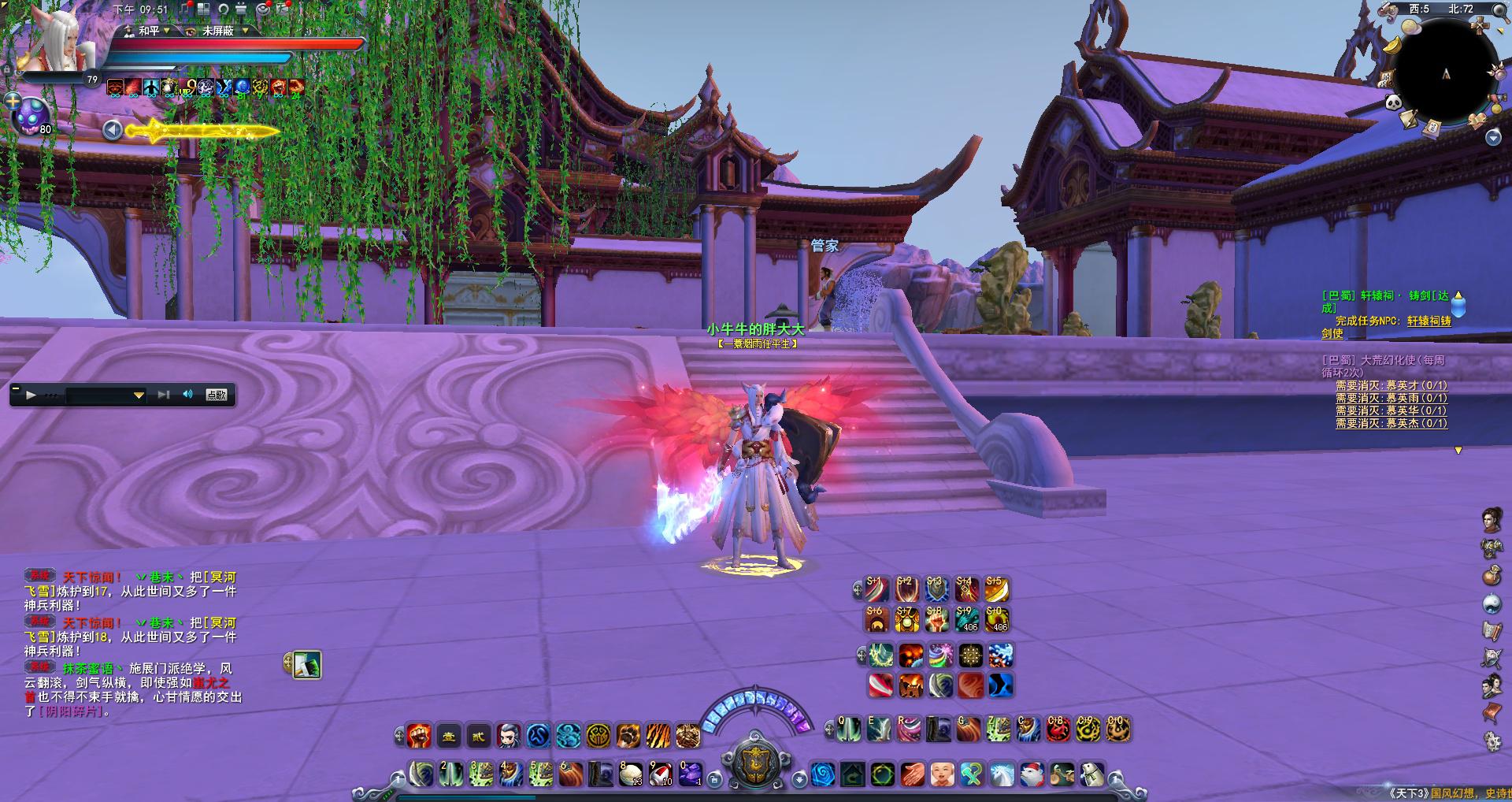
Task: Use the S+8 glowing fist skill
Action: (x=936, y=620)
